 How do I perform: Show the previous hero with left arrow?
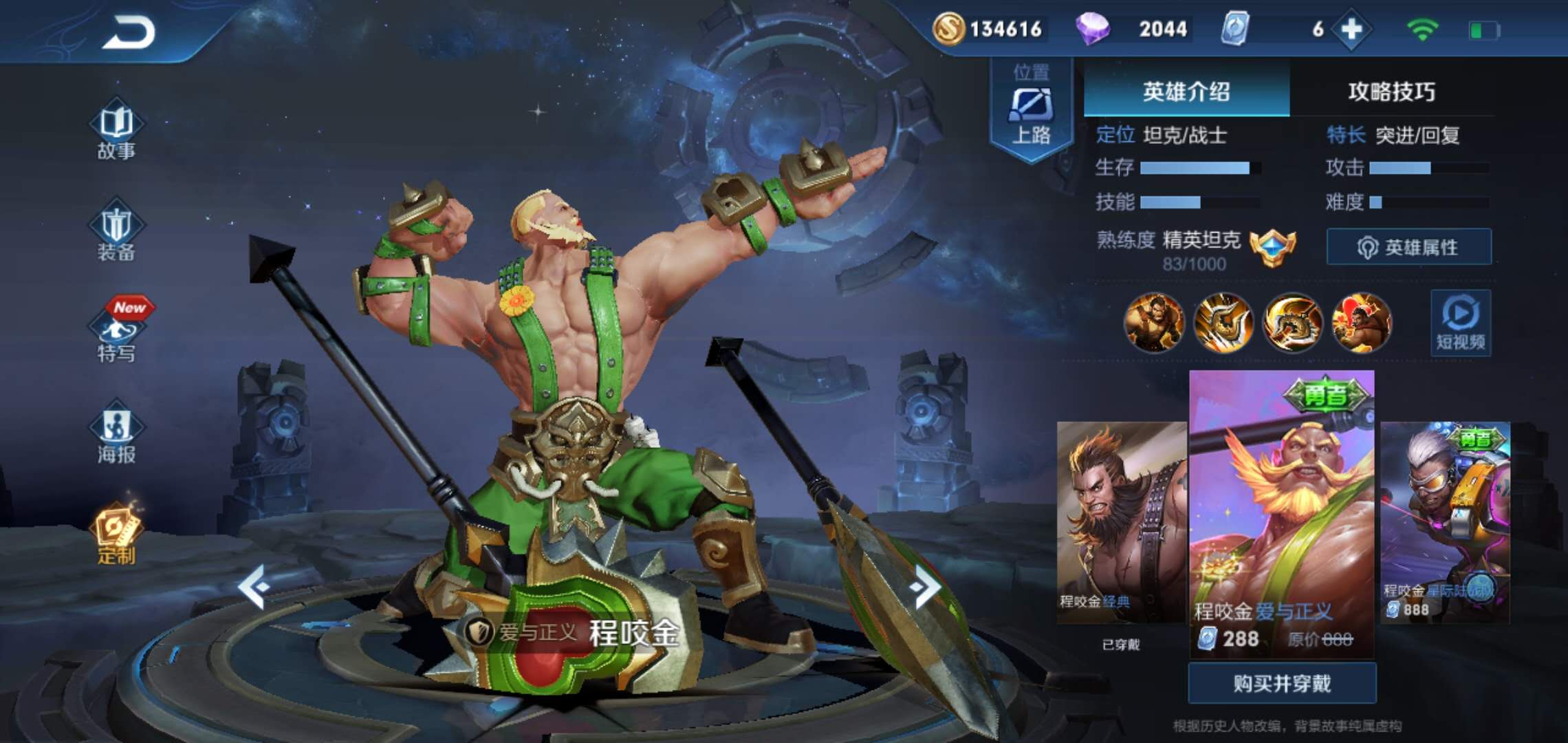(253, 587)
